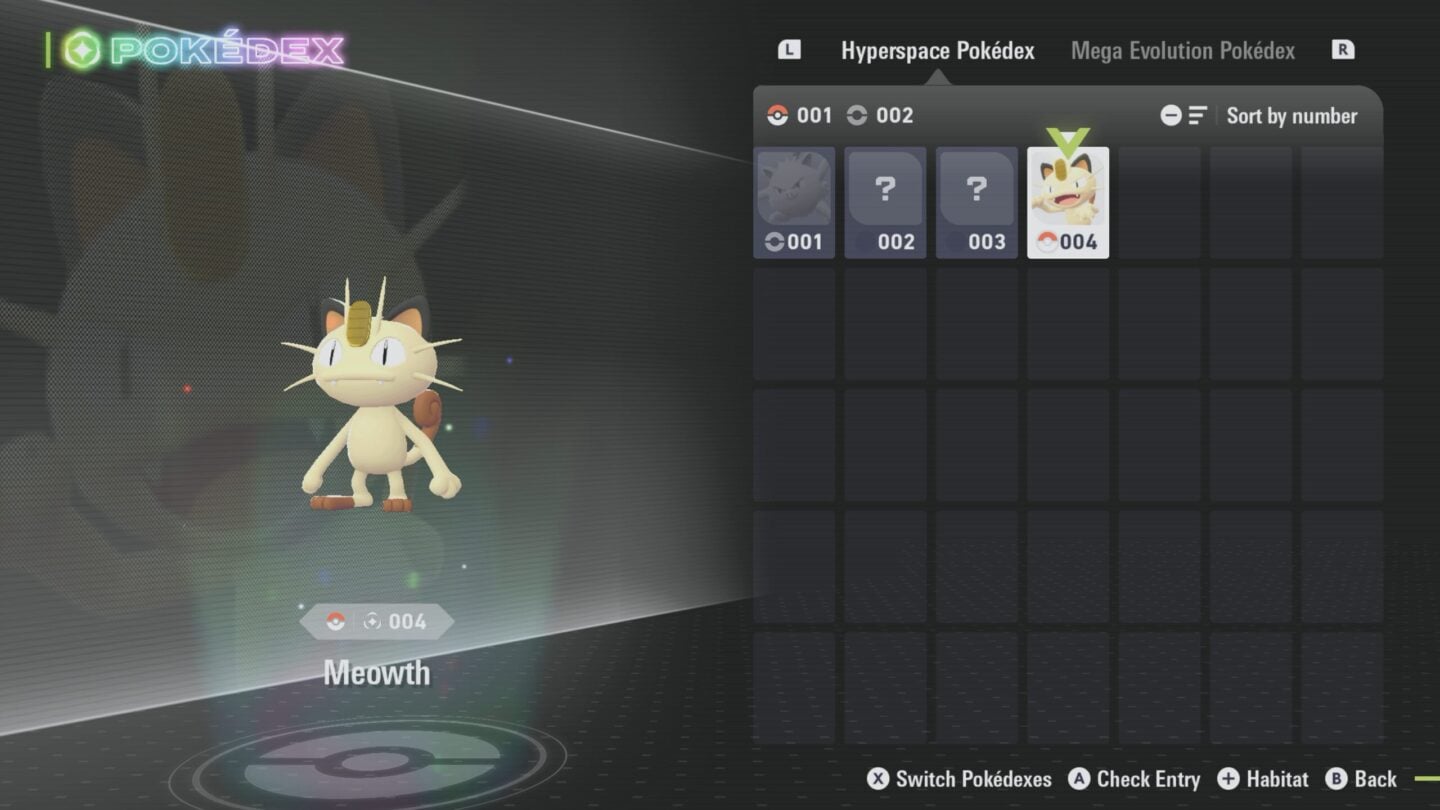Choose the unknown entry 003

977,203
